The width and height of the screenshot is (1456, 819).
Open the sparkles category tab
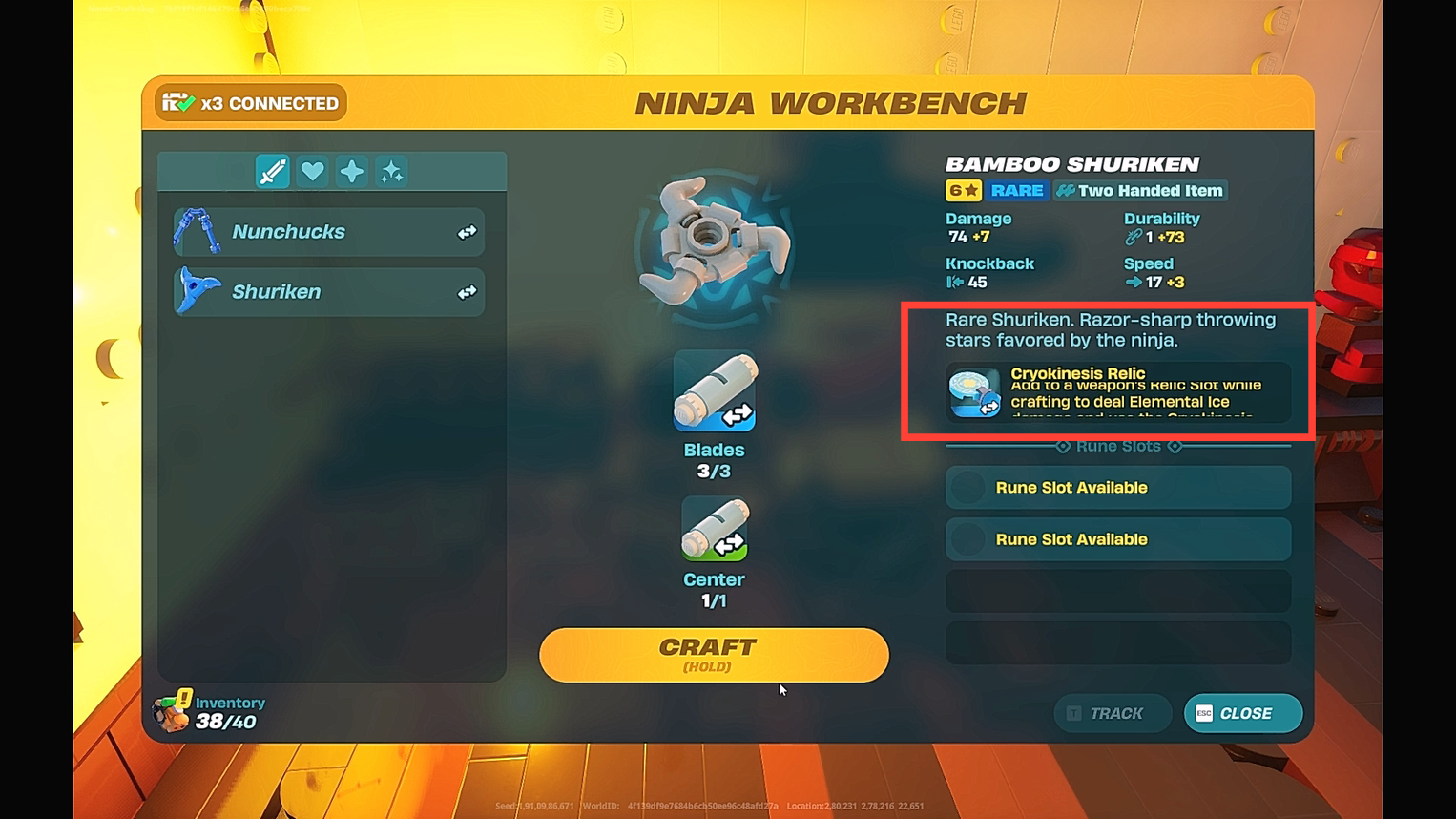[x=391, y=172]
